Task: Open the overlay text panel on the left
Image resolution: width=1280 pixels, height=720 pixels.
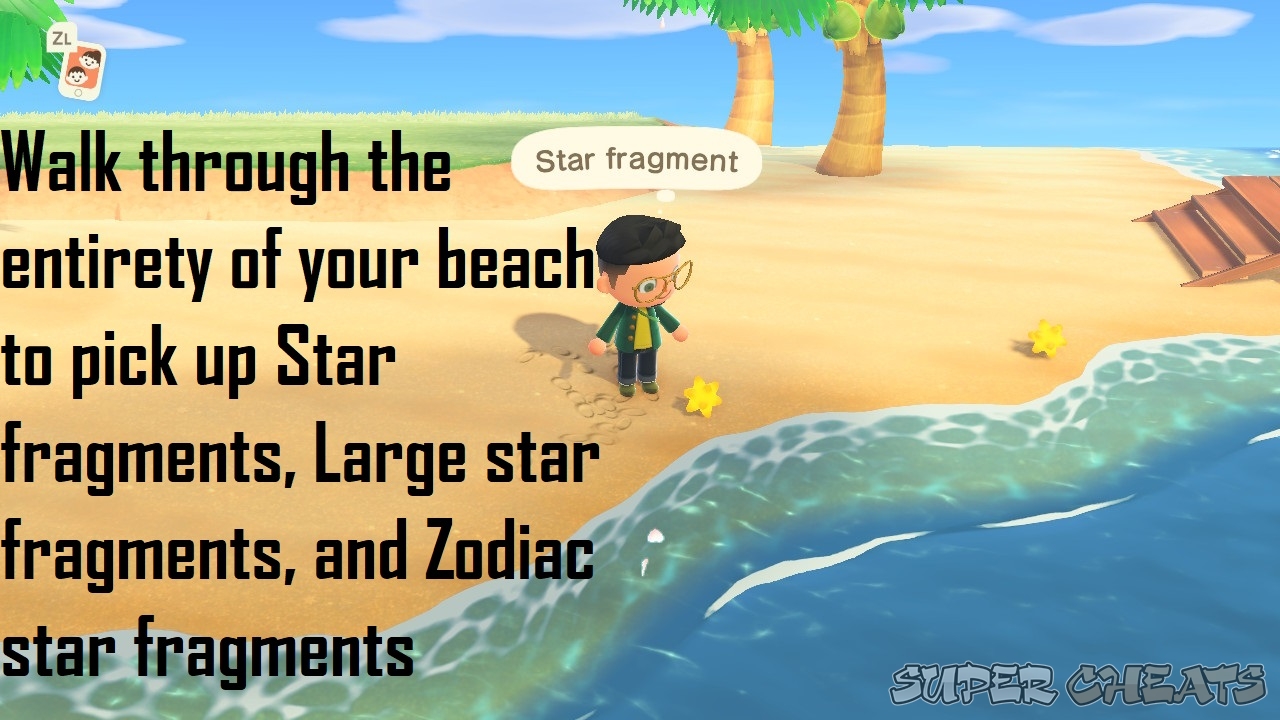Action: pyautogui.click(x=300, y=400)
